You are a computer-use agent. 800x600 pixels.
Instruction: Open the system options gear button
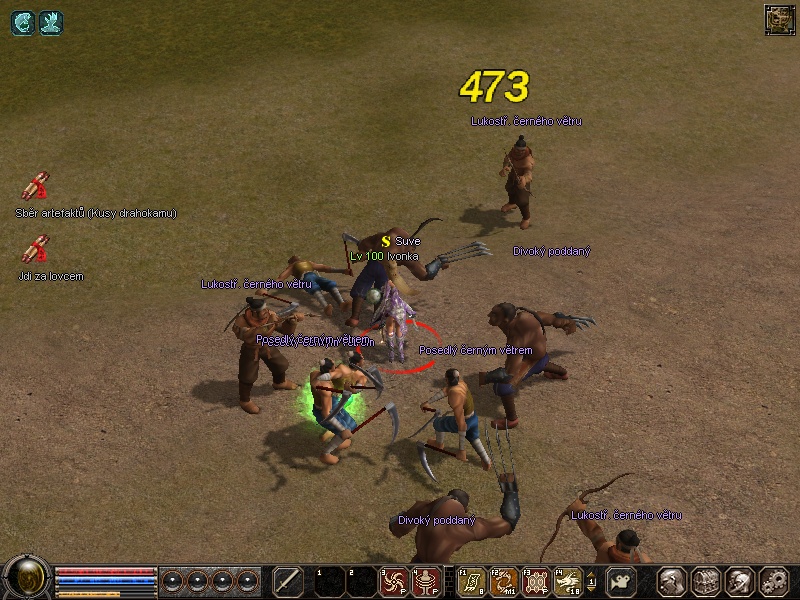(x=773, y=581)
